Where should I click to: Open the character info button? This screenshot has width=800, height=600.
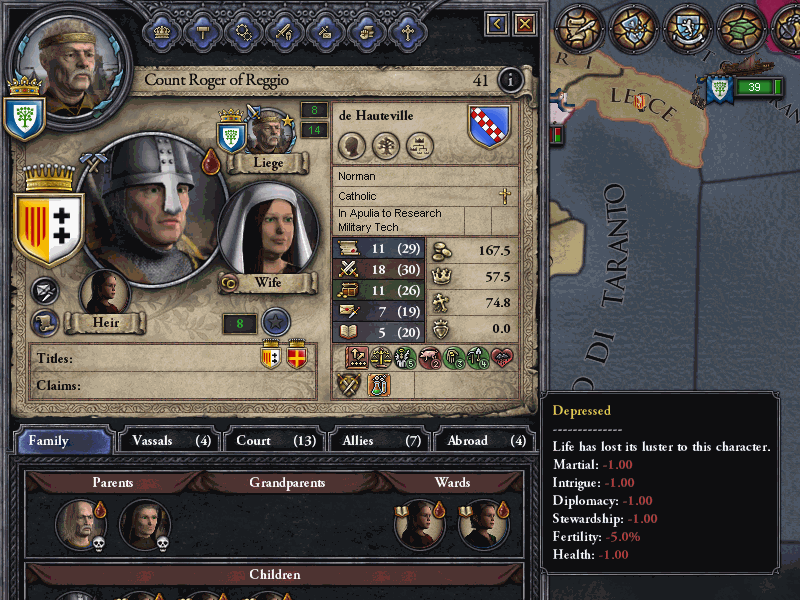coord(510,80)
